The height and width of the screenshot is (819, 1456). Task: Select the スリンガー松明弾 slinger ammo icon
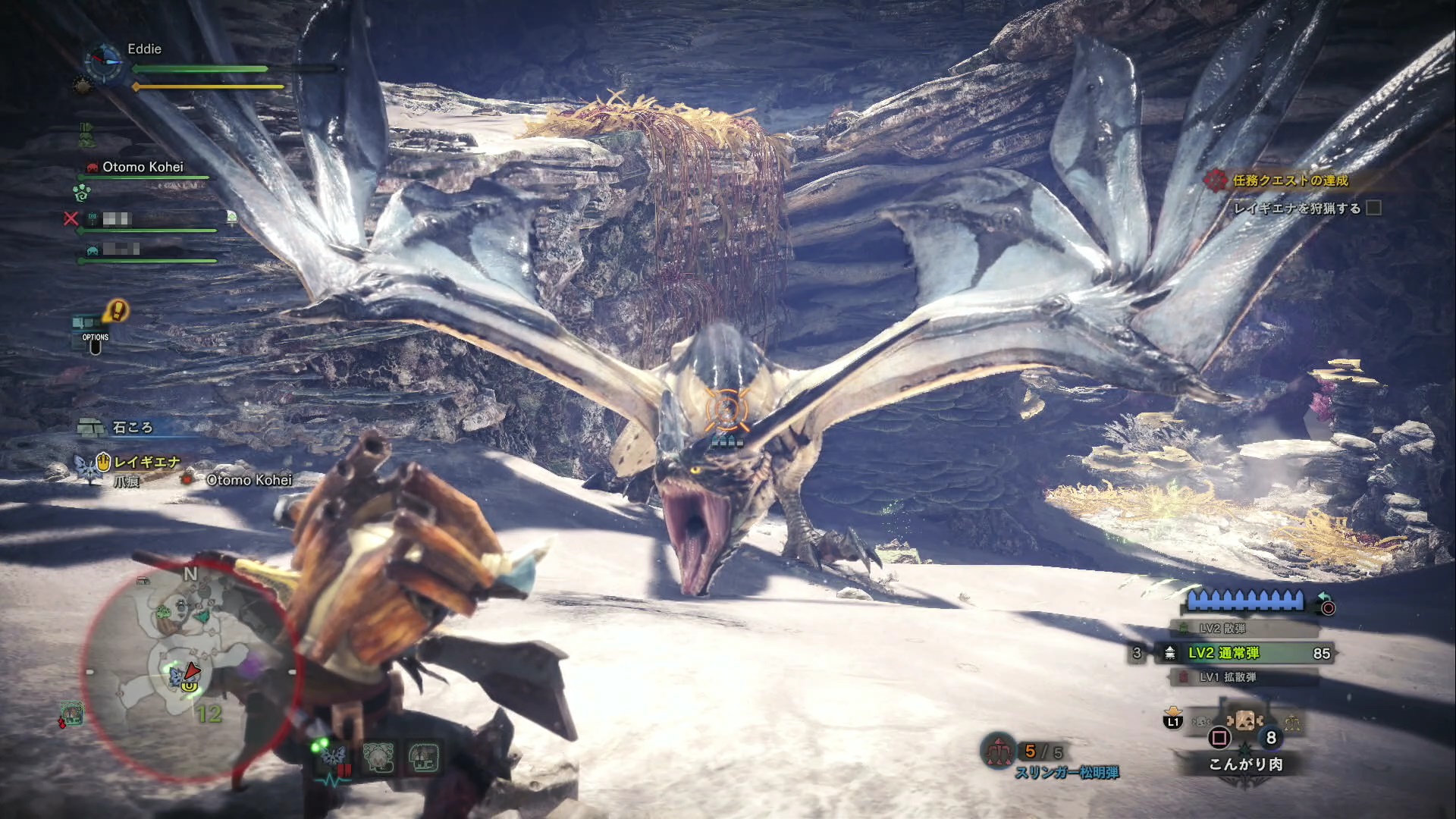click(999, 751)
